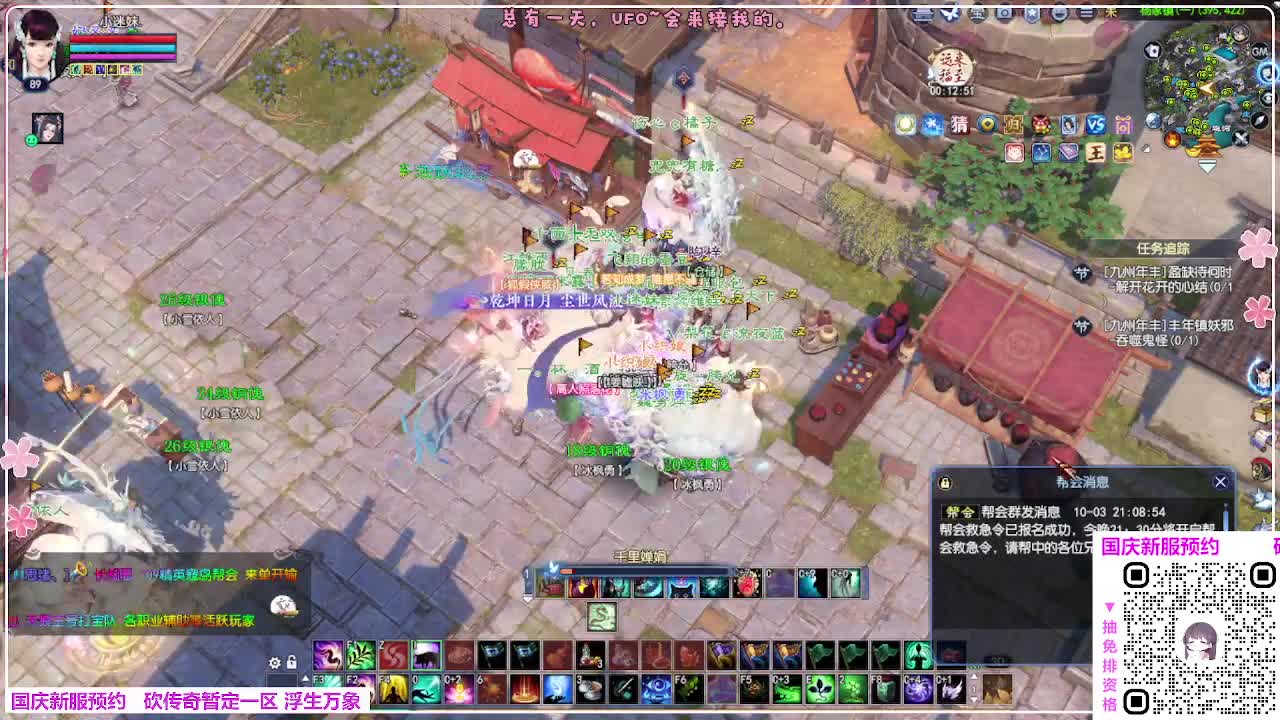Click the 王 activity icon in the top-right row
Image resolution: width=1280 pixels, height=720 pixels.
pyautogui.click(x=1096, y=152)
